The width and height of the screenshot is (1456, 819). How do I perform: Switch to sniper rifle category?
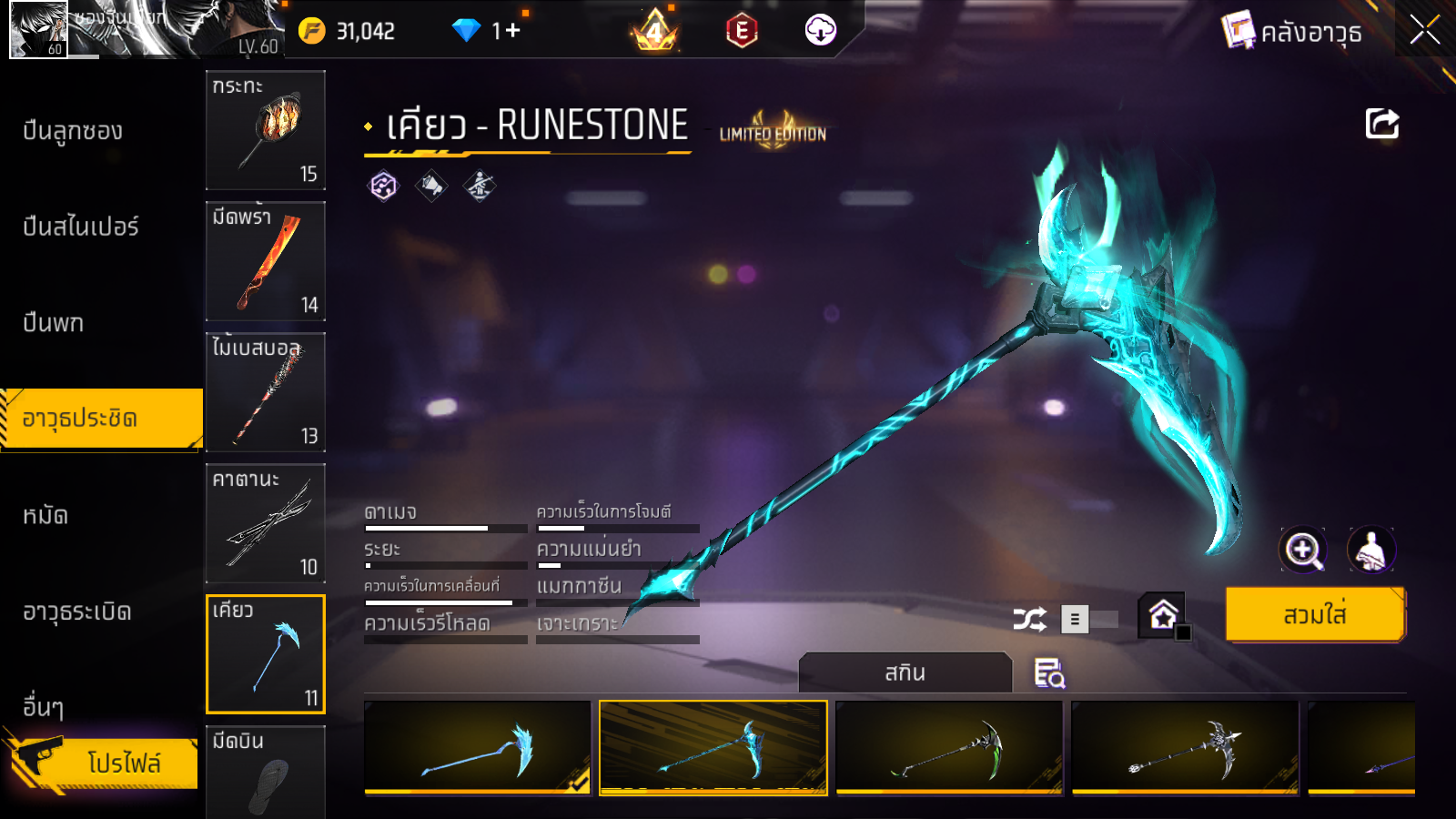[x=80, y=227]
